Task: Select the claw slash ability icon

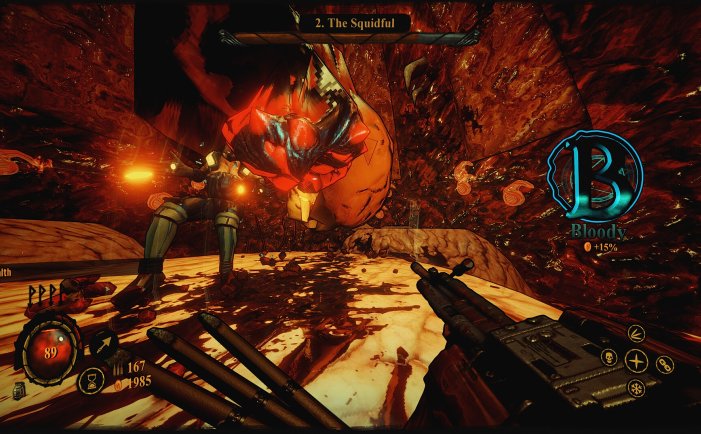Action: point(637,333)
